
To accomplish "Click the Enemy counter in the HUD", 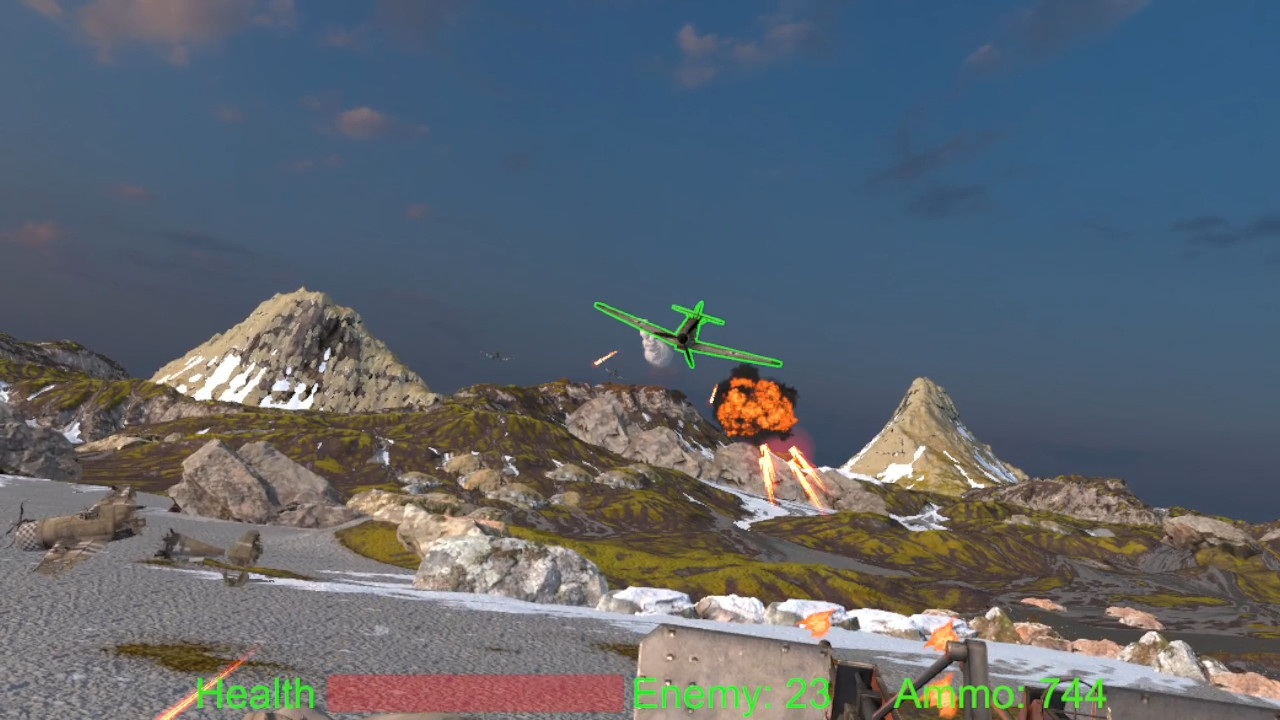I will [733, 692].
